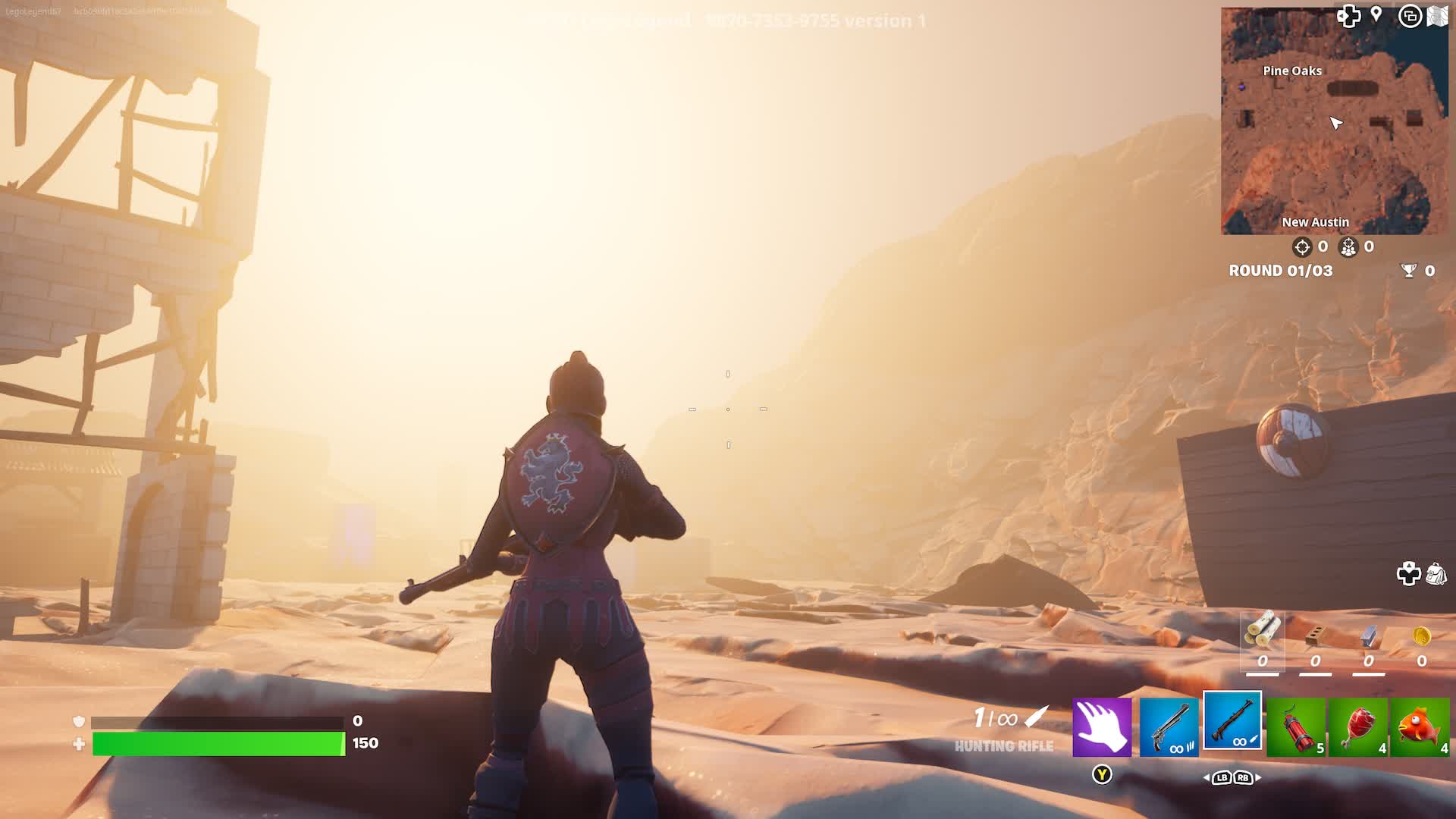This screenshot has height=819, width=1456.
Task: Toggle the minimap screen-share style icon
Action: tap(1411, 15)
